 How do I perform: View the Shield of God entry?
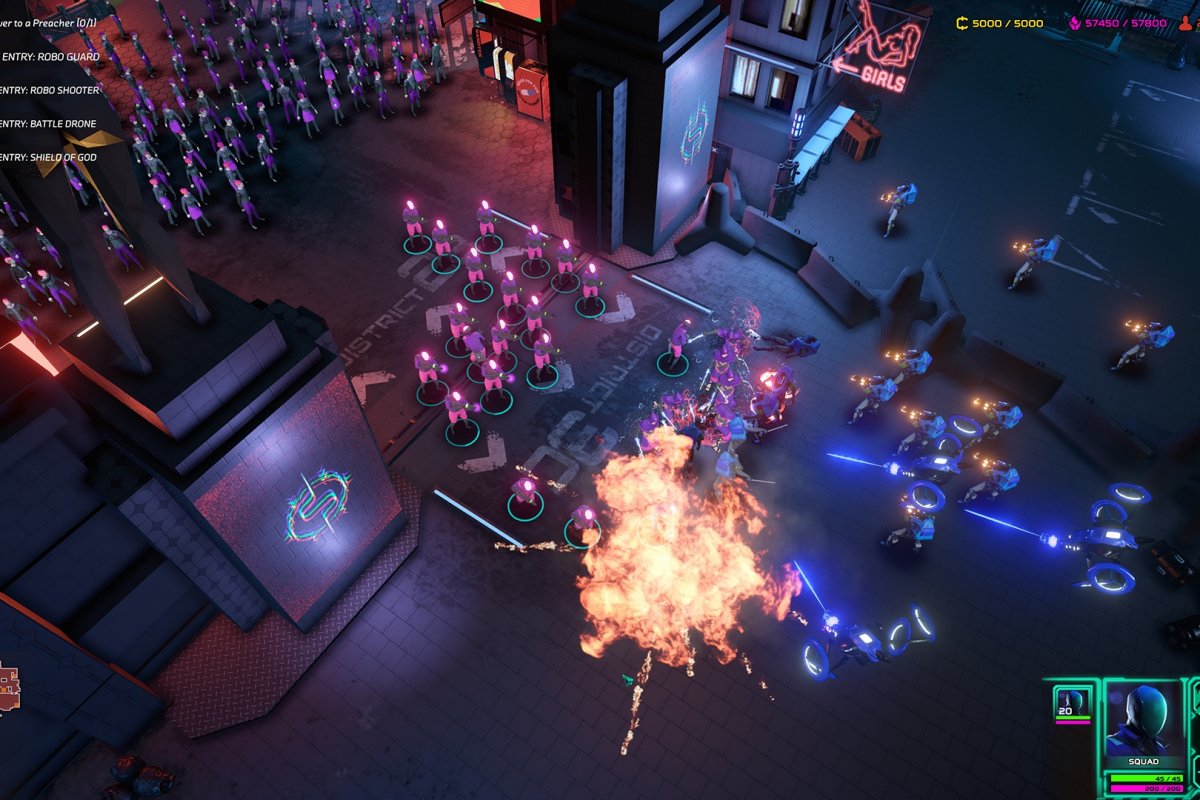(x=50, y=157)
